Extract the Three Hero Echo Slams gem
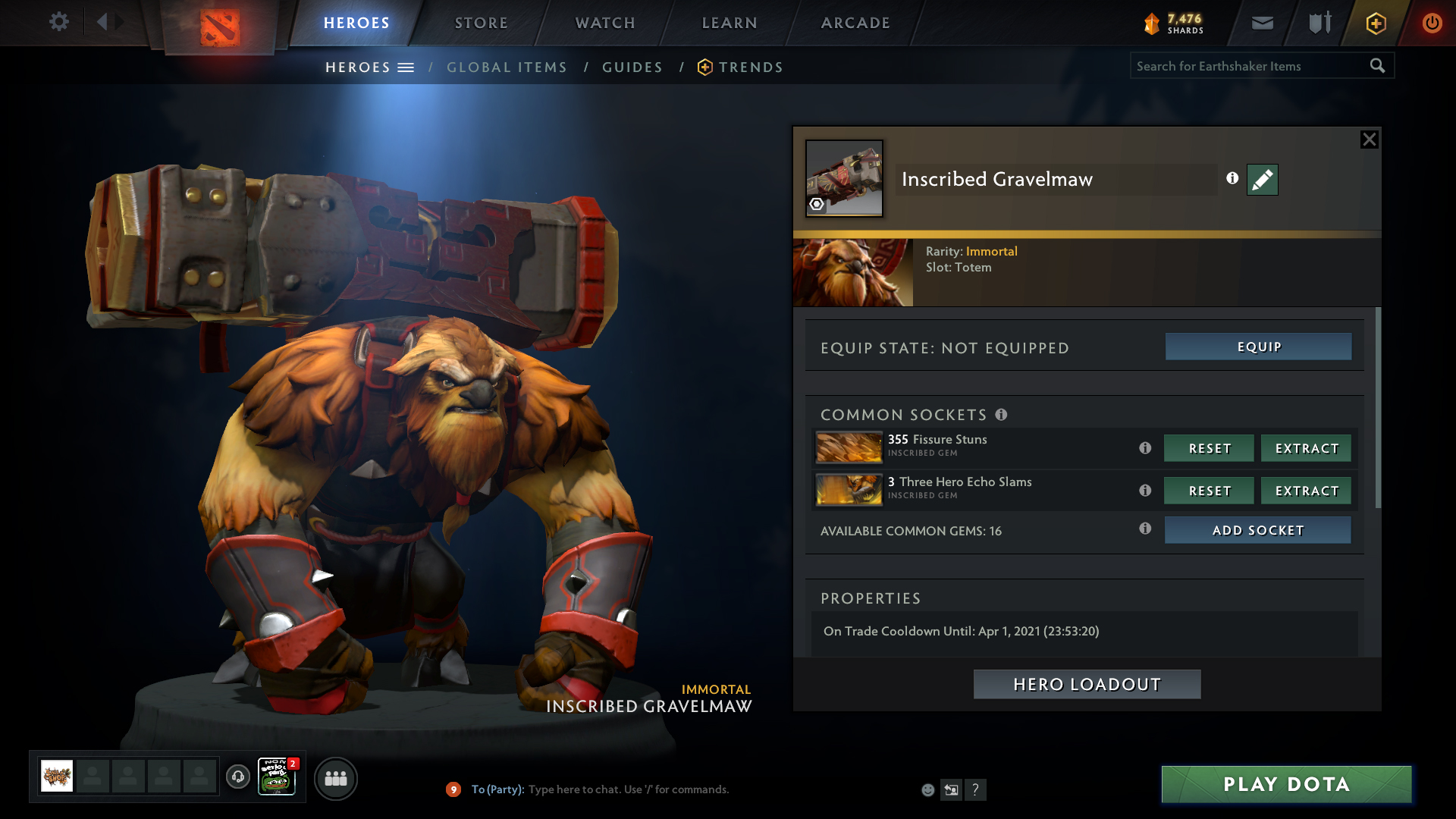This screenshot has height=819, width=1456. [1306, 491]
